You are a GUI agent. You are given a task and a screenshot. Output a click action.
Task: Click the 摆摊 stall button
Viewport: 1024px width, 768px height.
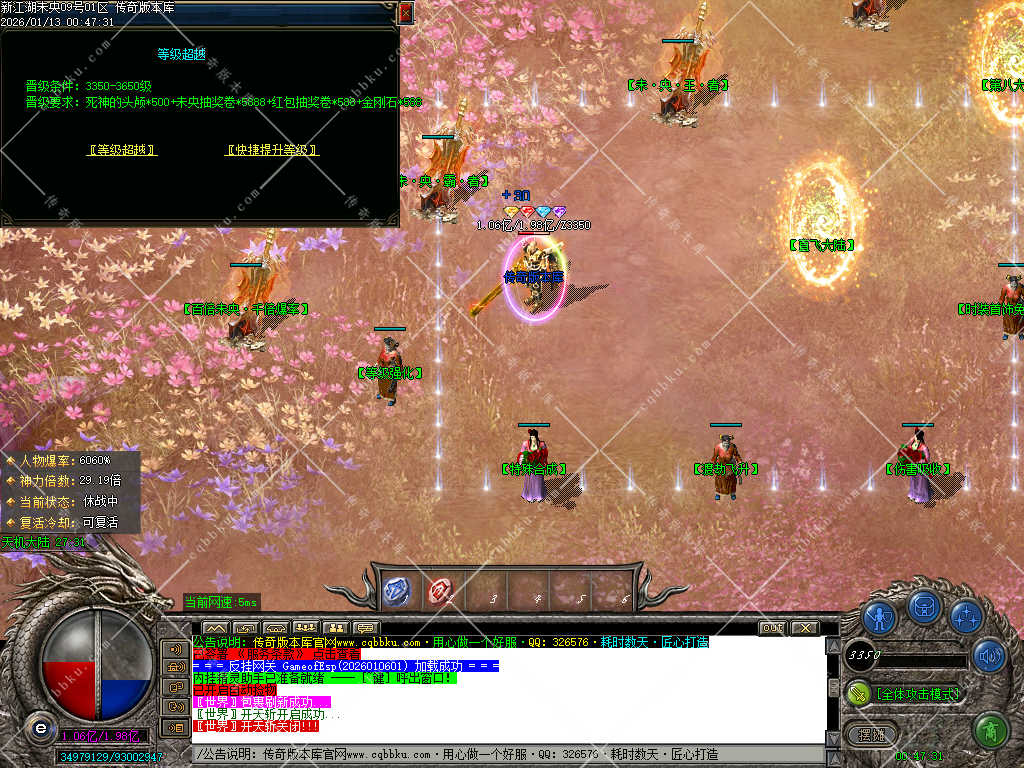872,733
